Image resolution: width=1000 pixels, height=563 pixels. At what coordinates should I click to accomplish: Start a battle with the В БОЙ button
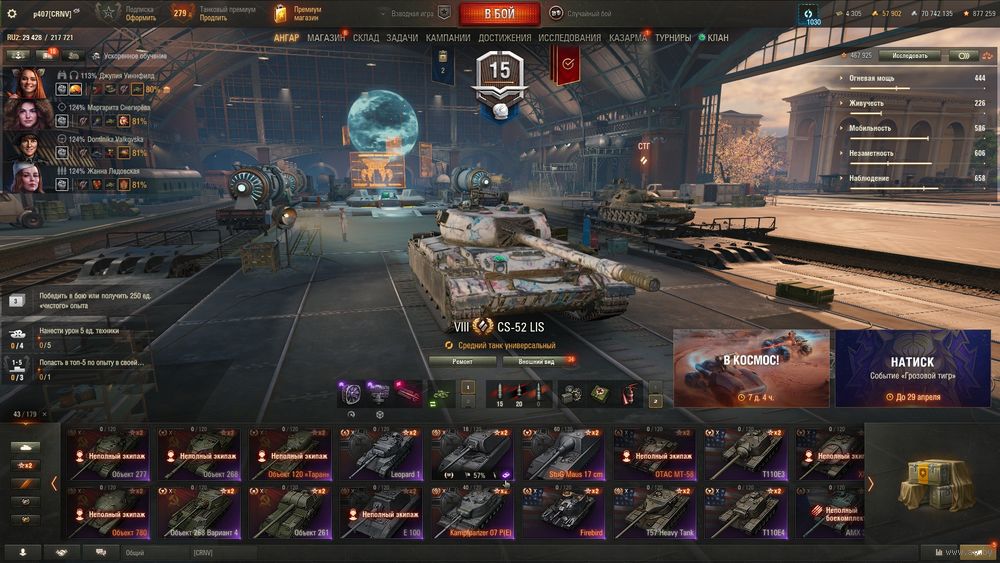click(499, 13)
